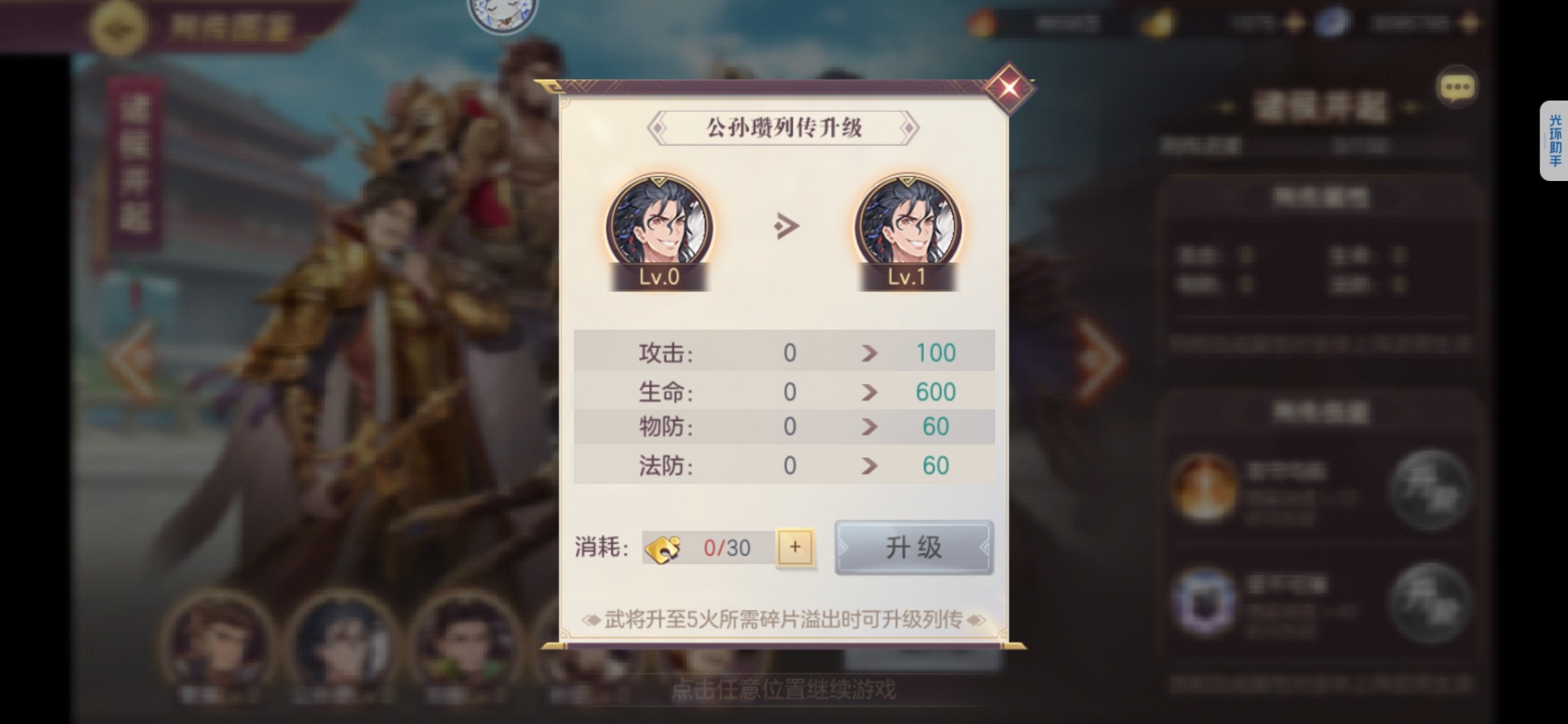1568x724 pixels.
Task: Tap the 升级 upgrade button
Action: (913, 548)
